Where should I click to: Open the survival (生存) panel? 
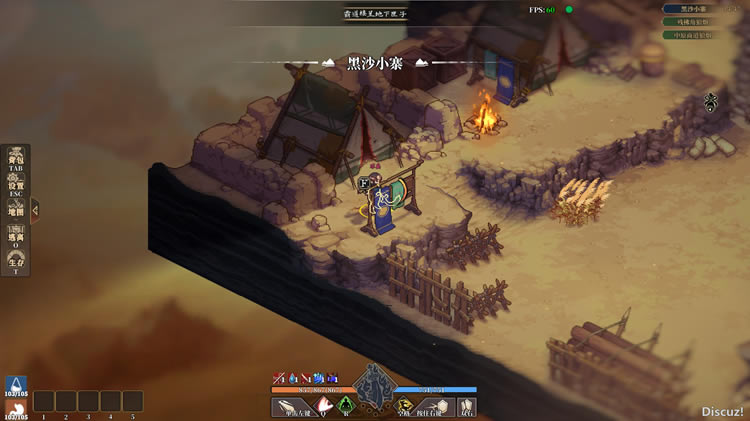16,263
